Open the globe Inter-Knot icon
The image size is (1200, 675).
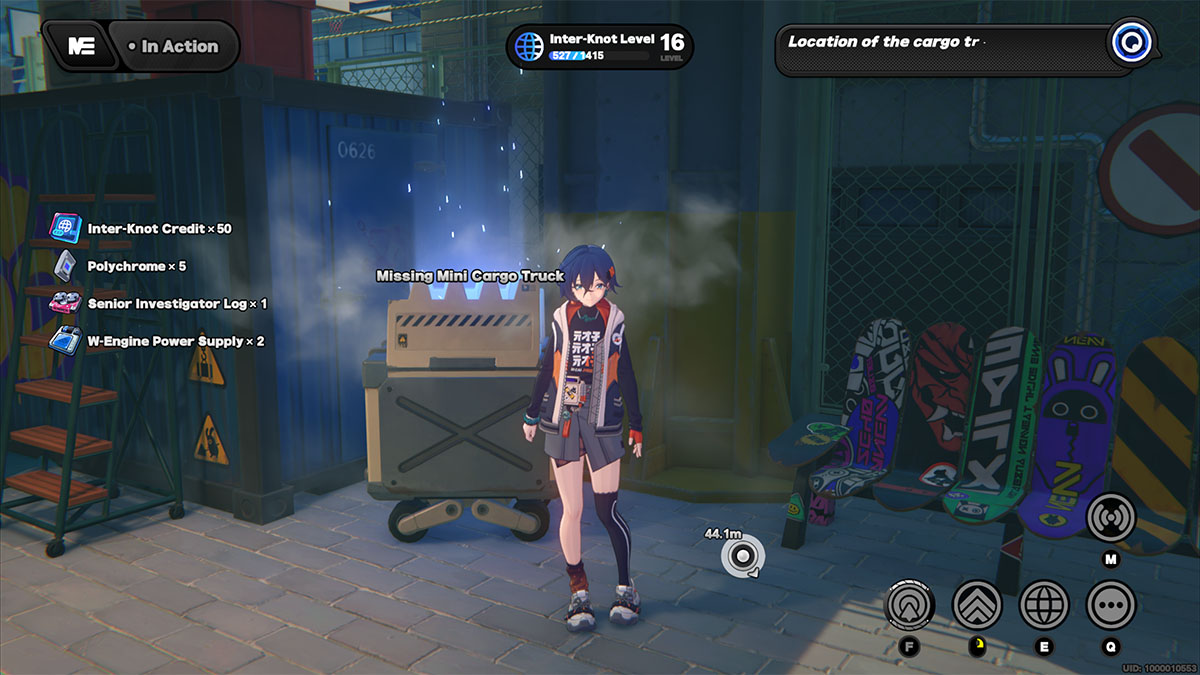(1044, 604)
